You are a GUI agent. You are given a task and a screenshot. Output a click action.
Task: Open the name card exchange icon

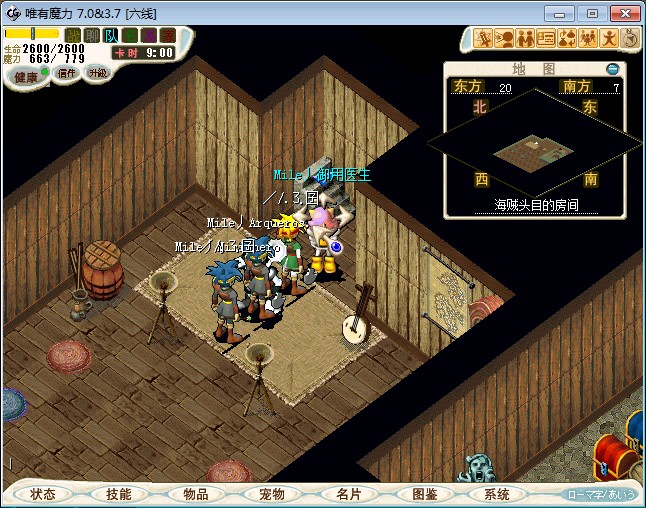coord(546,39)
